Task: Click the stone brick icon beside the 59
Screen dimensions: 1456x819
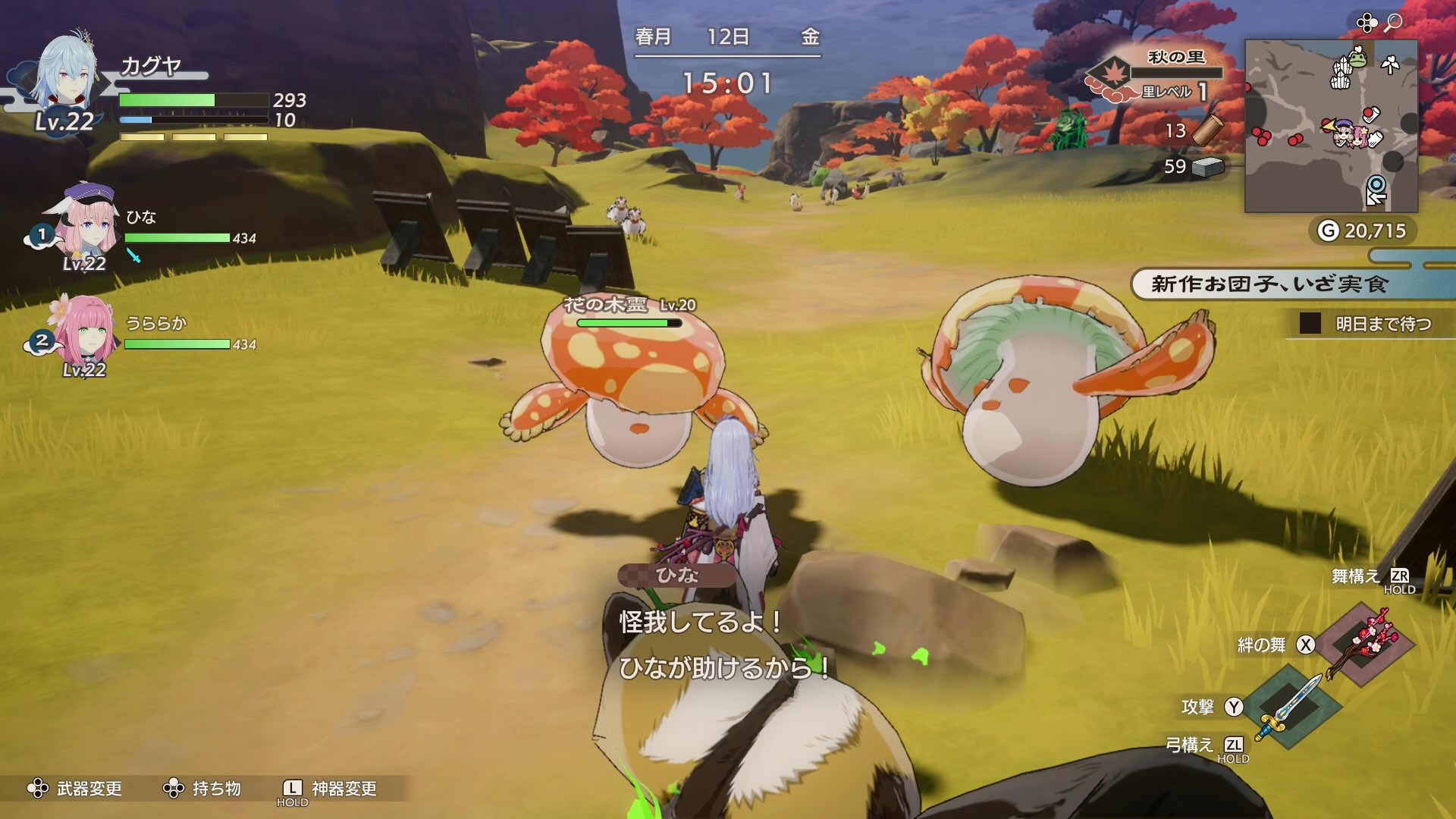Action: click(1210, 164)
